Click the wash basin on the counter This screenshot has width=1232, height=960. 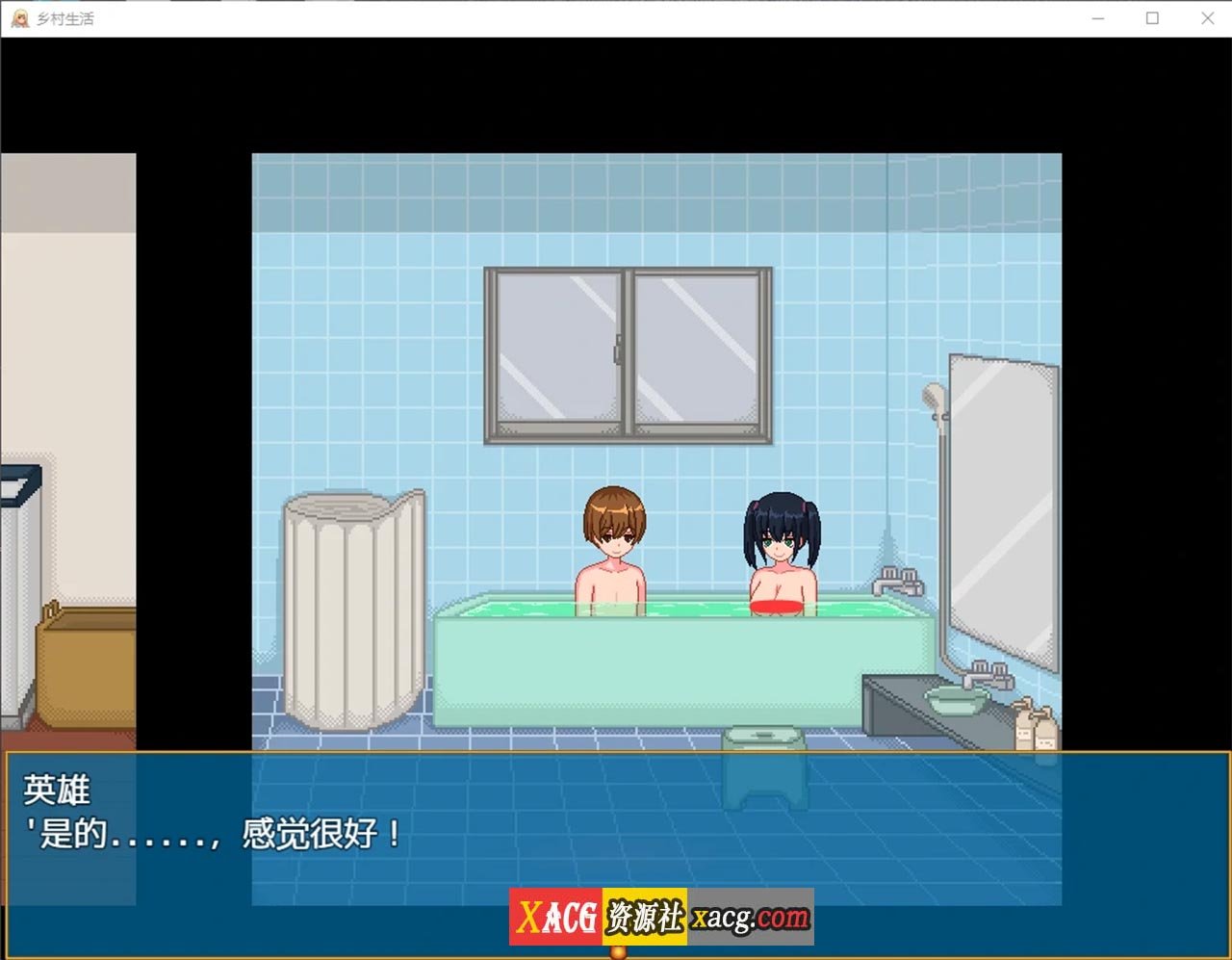tap(958, 698)
